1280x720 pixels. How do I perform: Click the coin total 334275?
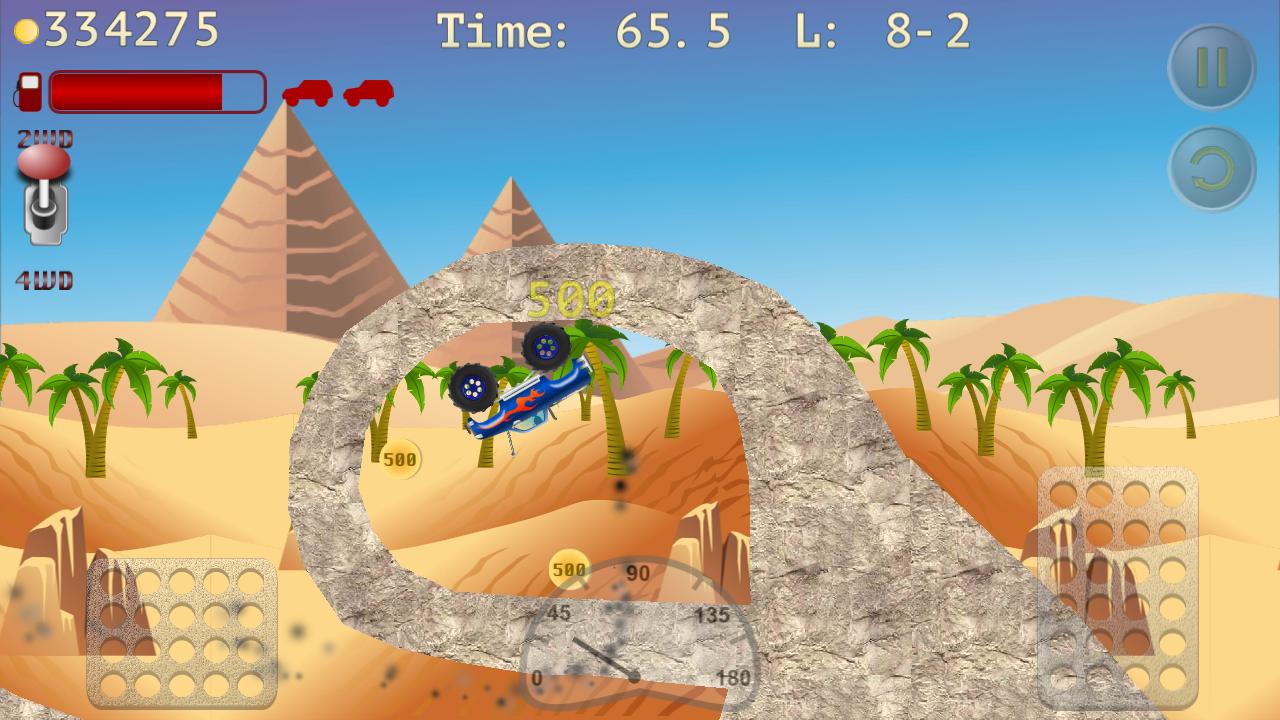click(130, 28)
